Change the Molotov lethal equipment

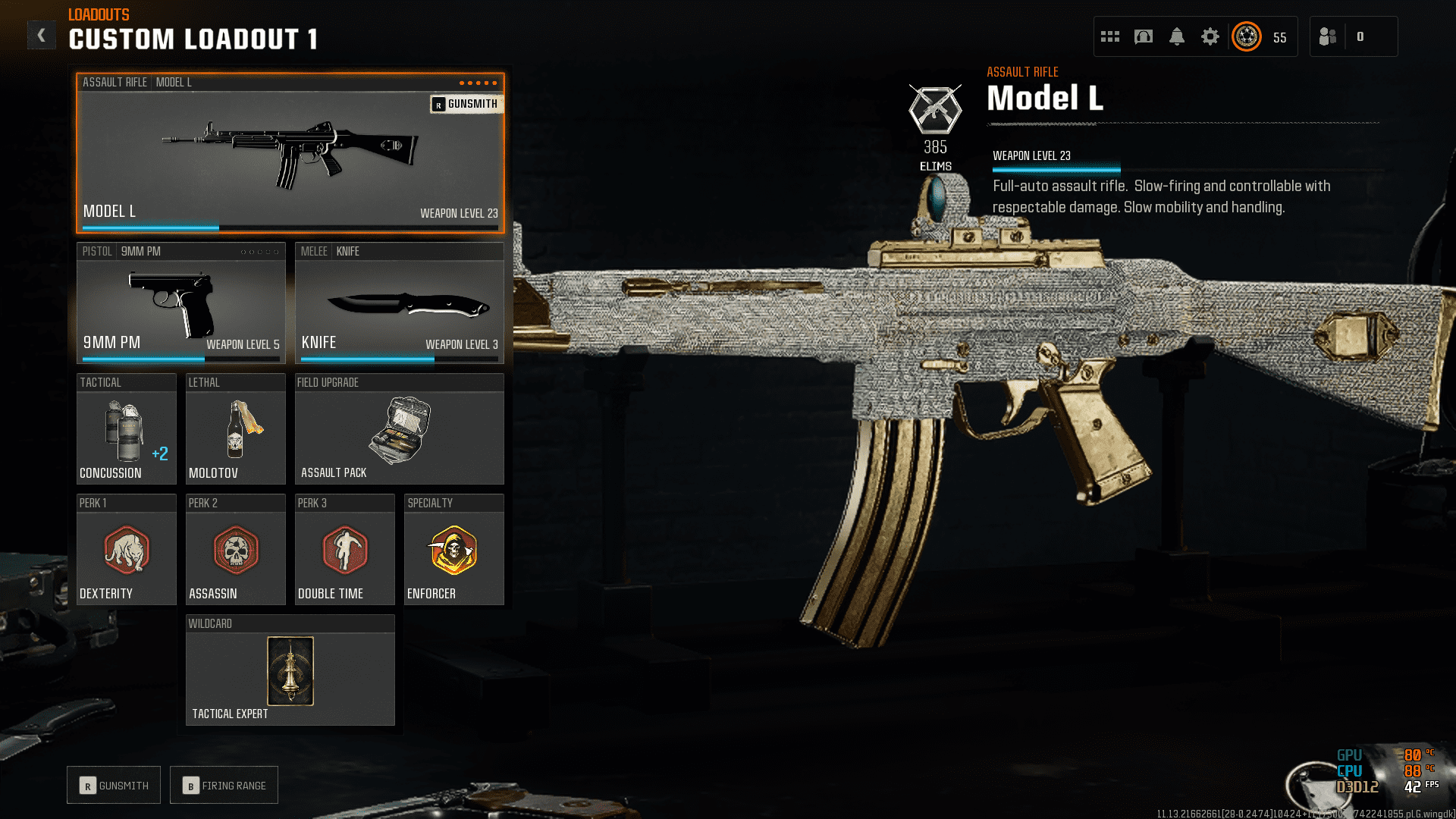[235, 429]
